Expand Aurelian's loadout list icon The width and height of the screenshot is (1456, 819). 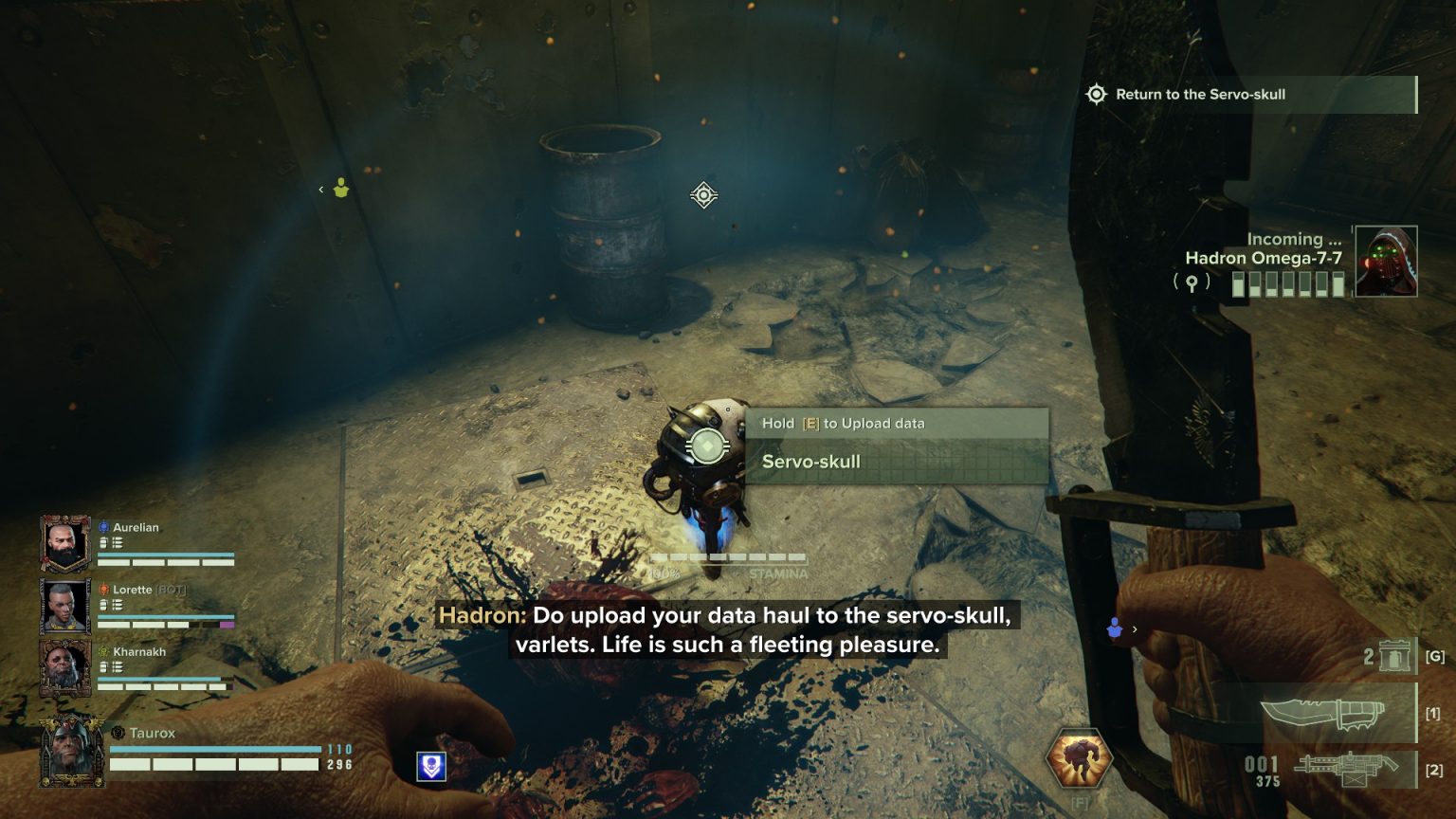tap(119, 542)
